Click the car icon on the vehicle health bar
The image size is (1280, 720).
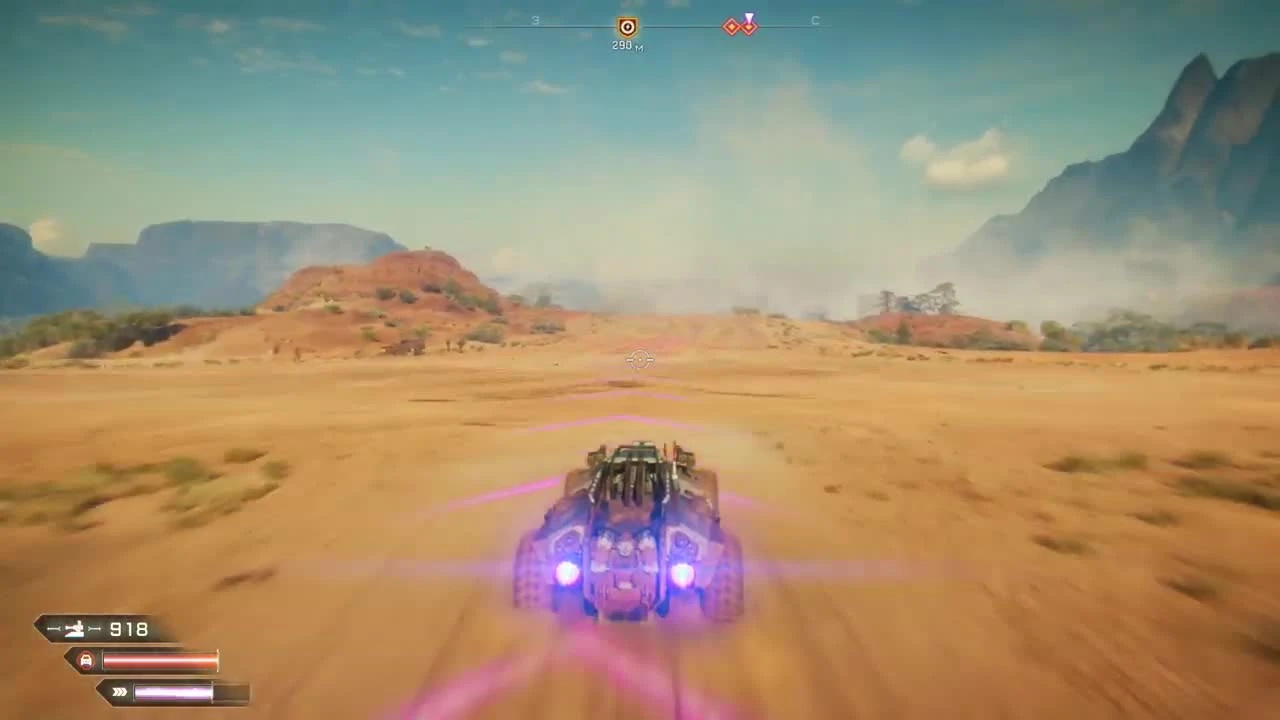pos(86,659)
